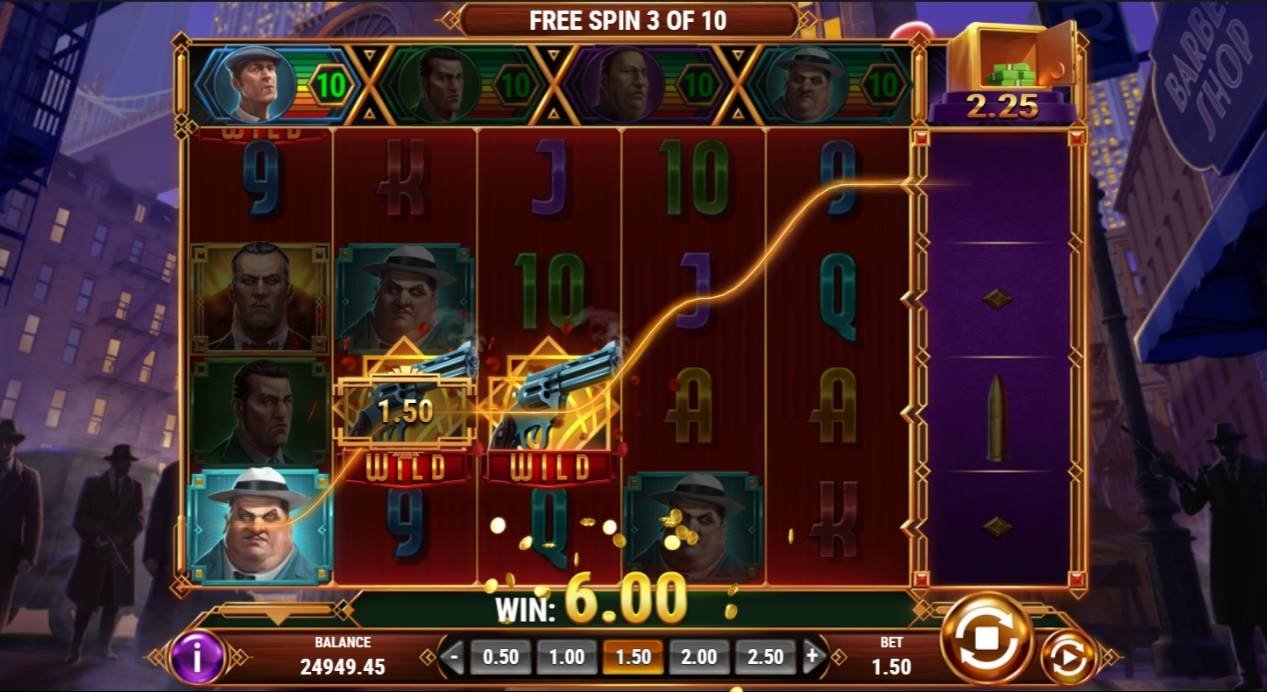Screen dimensions: 1267x692
Task: Increase the bet with the plus button
Action: tap(812, 657)
